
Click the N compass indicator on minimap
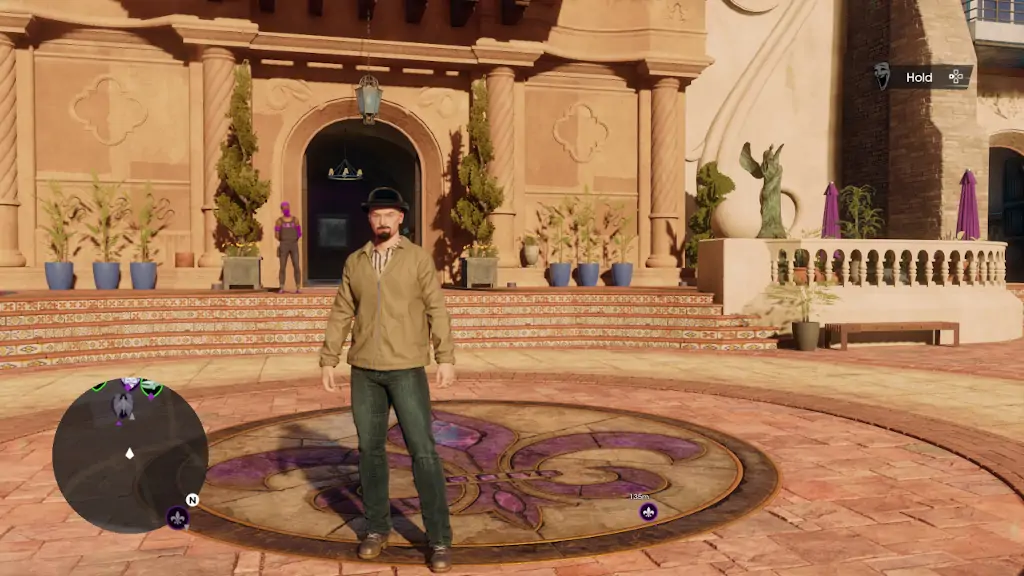[192, 499]
